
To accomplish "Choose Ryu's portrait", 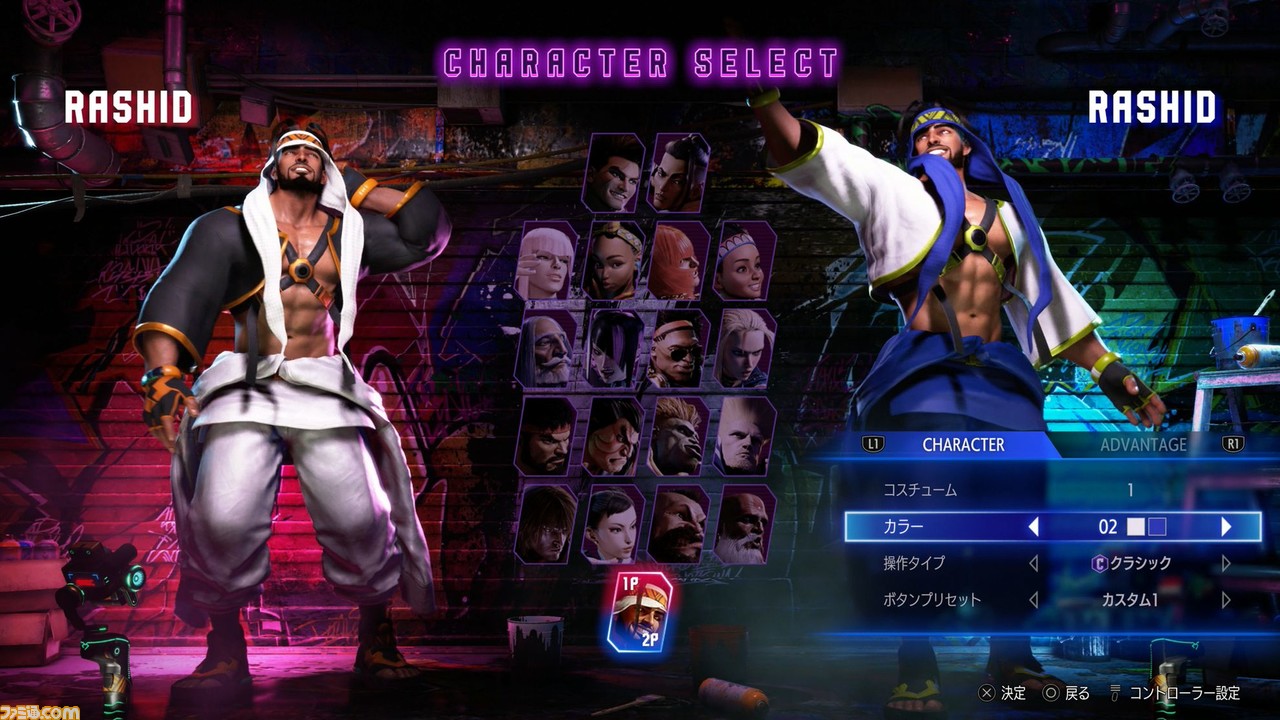I will (547, 436).
